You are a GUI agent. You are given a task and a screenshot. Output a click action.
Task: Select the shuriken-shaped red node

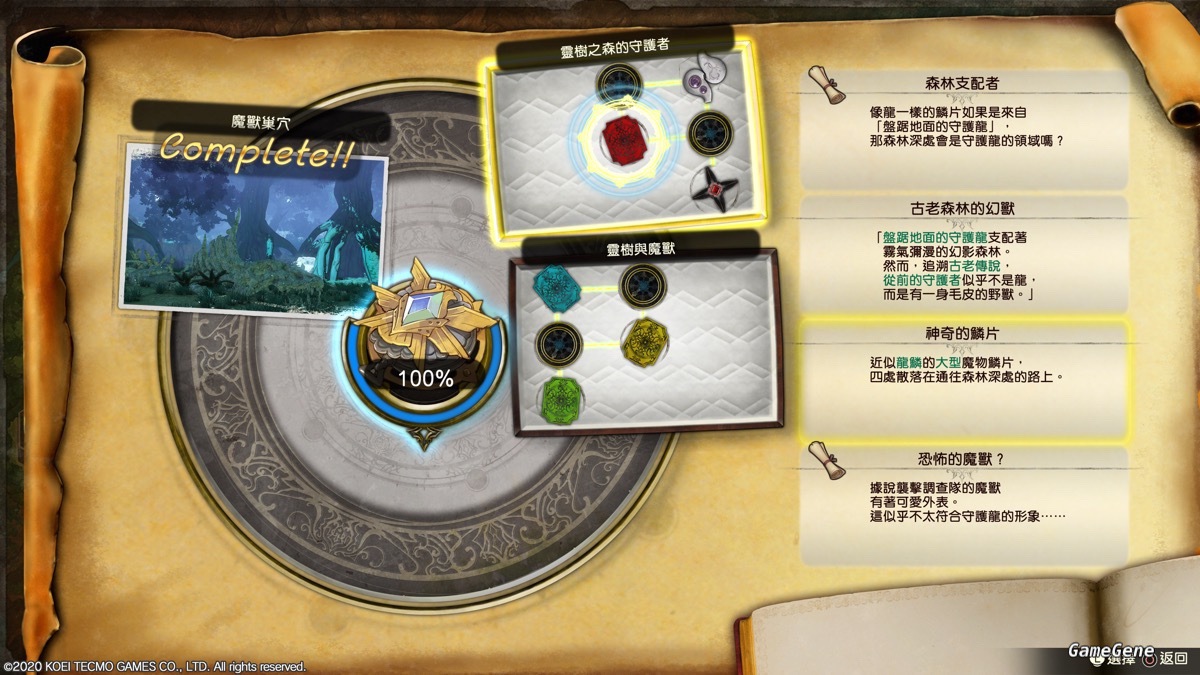click(x=712, y=188)
